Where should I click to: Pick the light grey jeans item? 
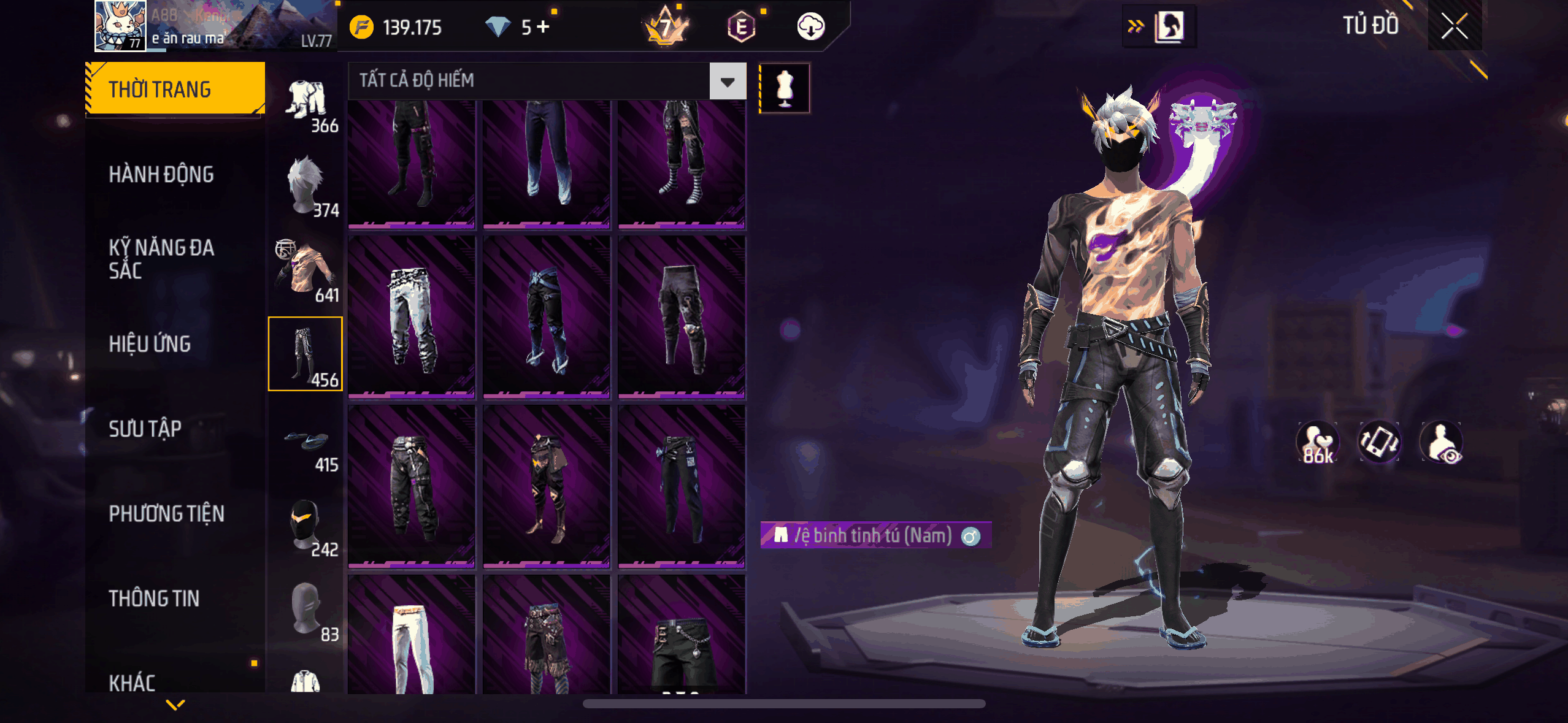(x=412, y=318)
